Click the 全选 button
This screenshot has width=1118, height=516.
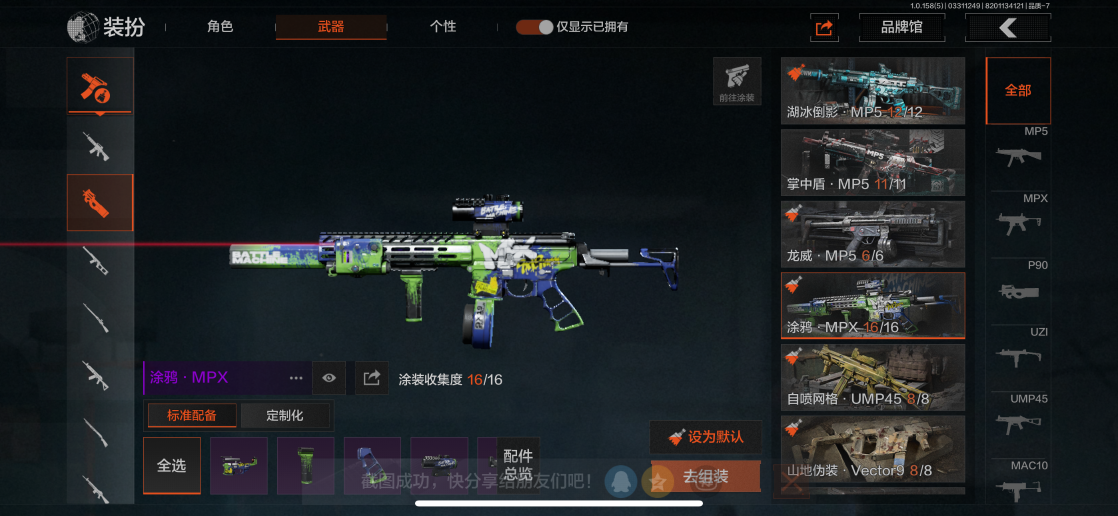(x=172, y=465)
